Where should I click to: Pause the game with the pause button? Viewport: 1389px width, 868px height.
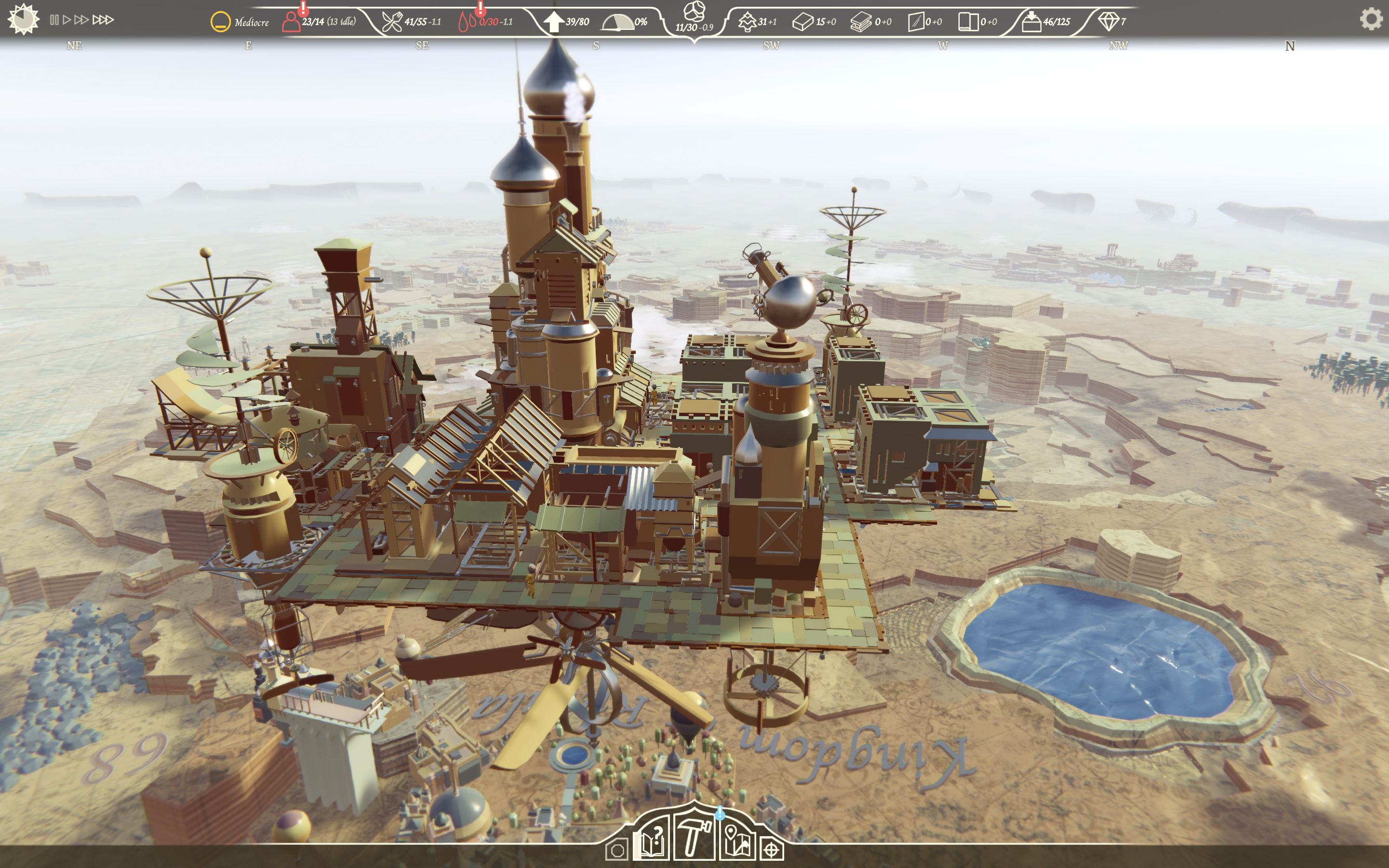[54, 20]
